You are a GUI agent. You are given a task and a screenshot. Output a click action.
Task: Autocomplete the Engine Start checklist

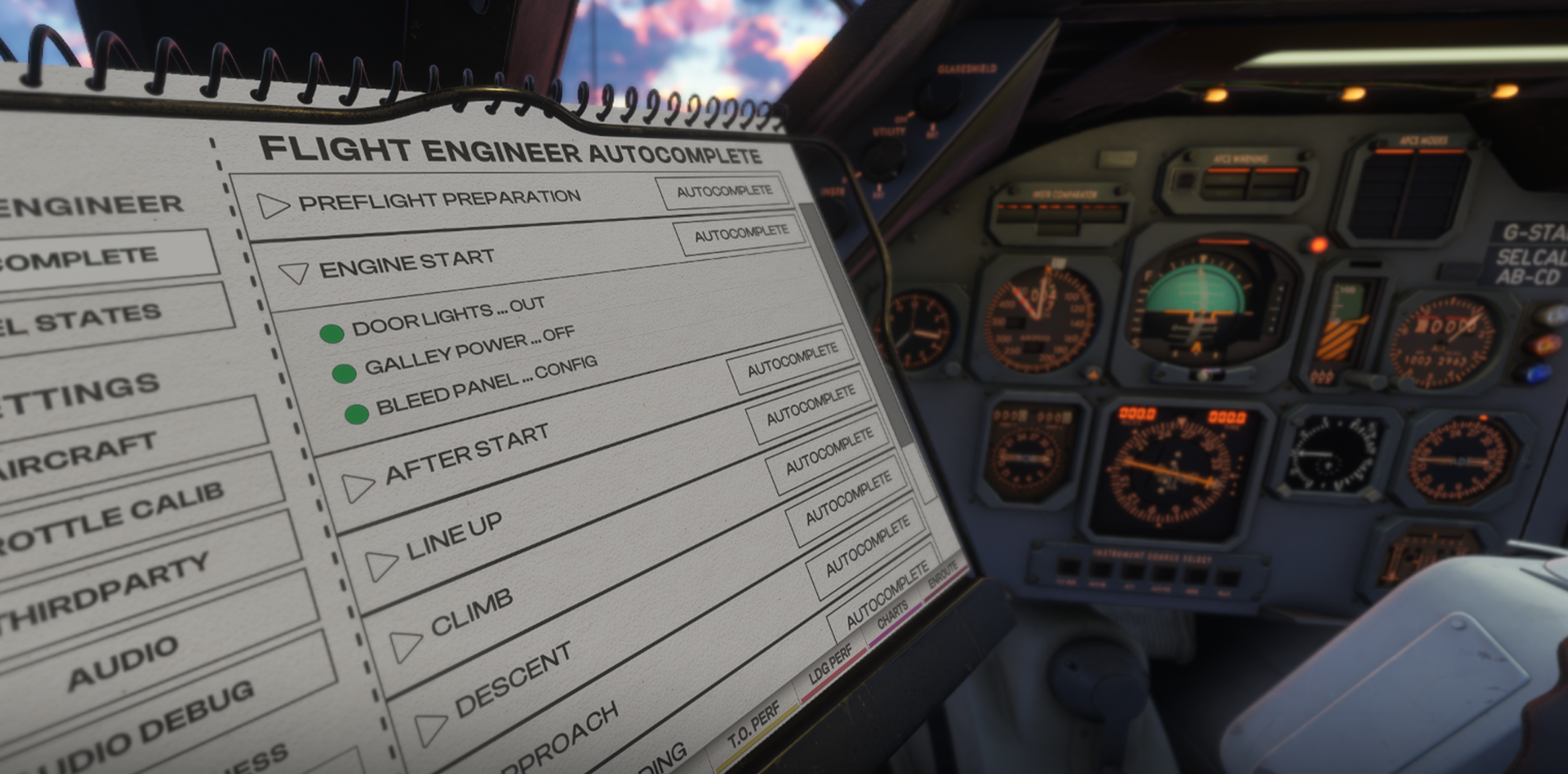pos(741,235)
